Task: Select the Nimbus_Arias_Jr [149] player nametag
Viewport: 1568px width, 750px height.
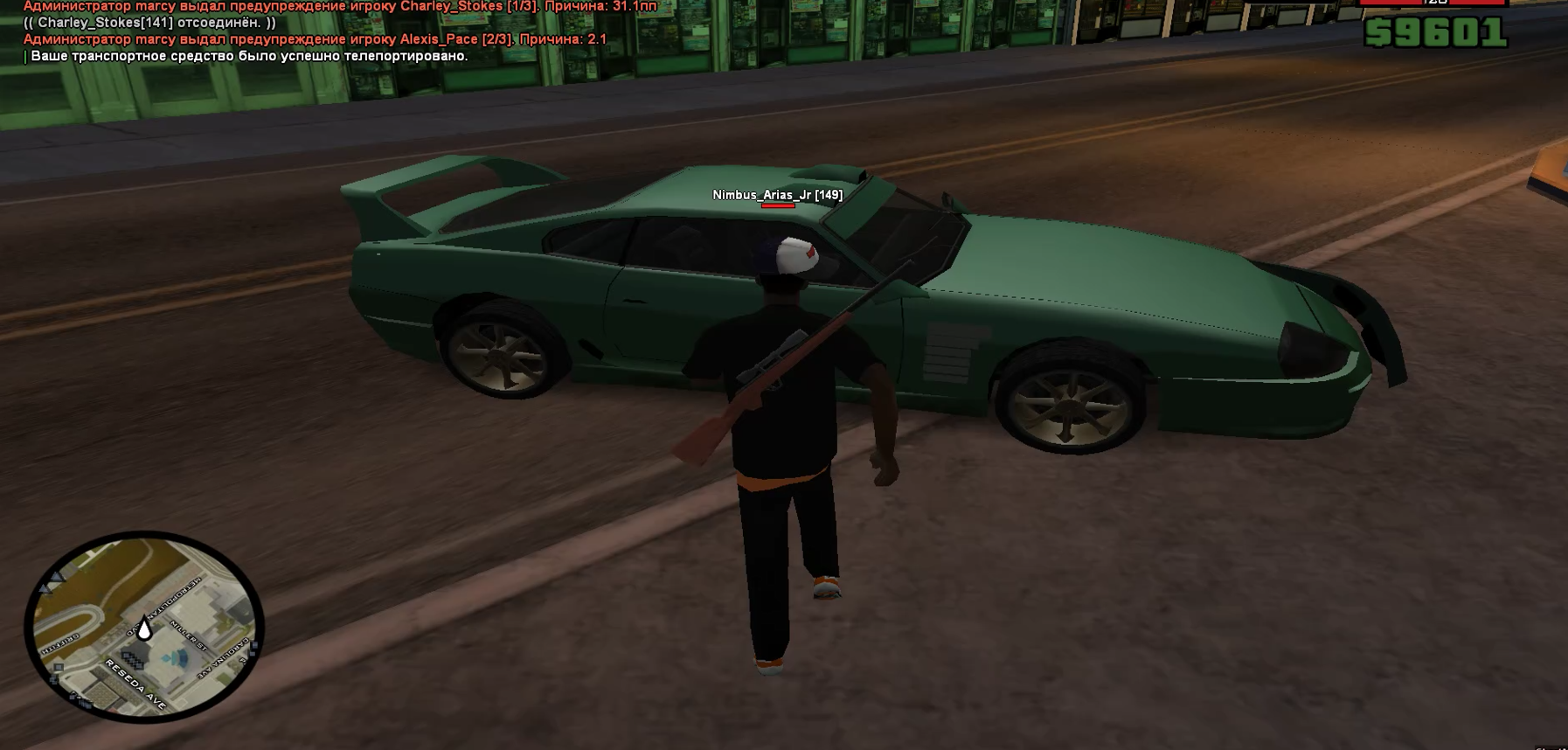Action: pyautogui.click(x=777, y=195)
